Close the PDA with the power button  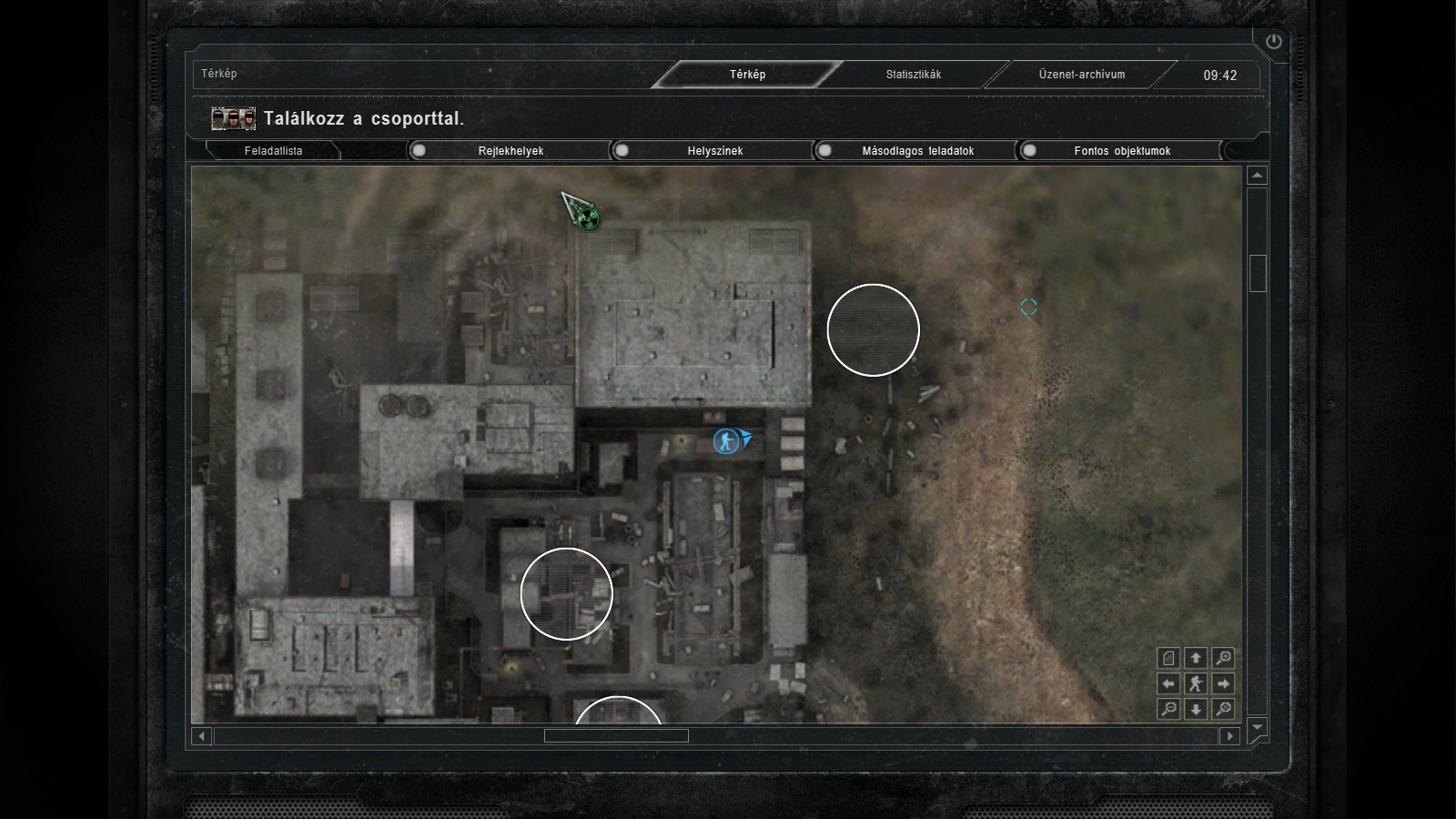click(x=1273, y=41)
